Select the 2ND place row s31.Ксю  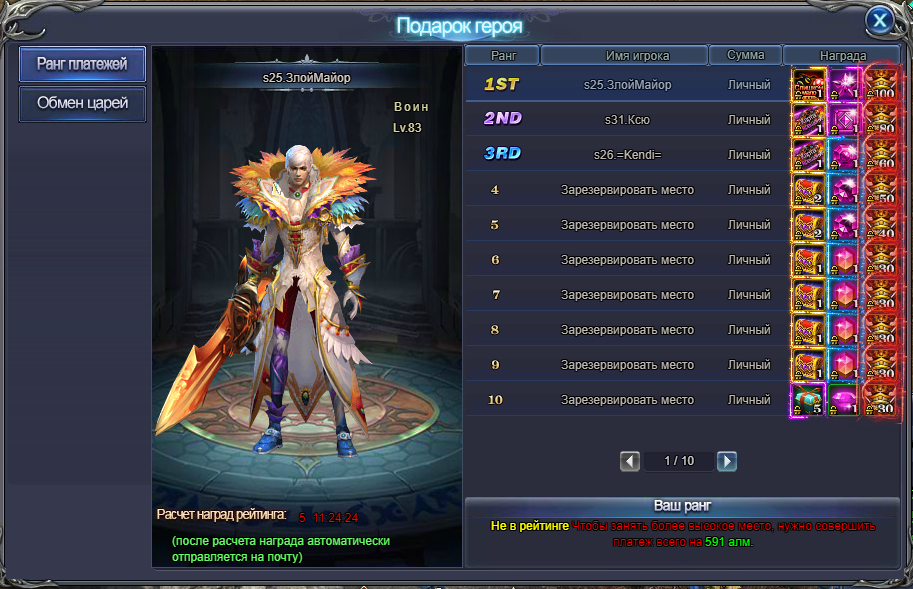(627, 119)
